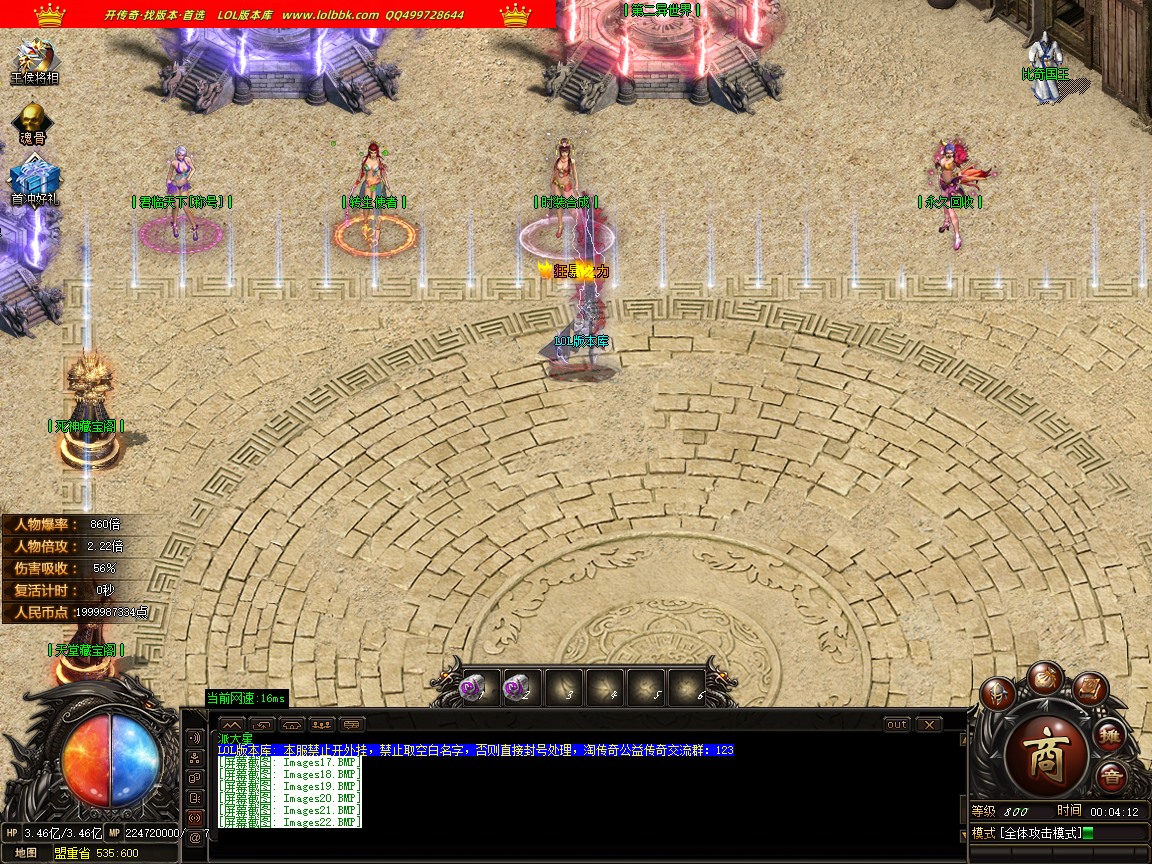The height and width of the screenshot is (864, 1152).
Task: Click the chat panel's out button
Action: click(x=897, y=724)
